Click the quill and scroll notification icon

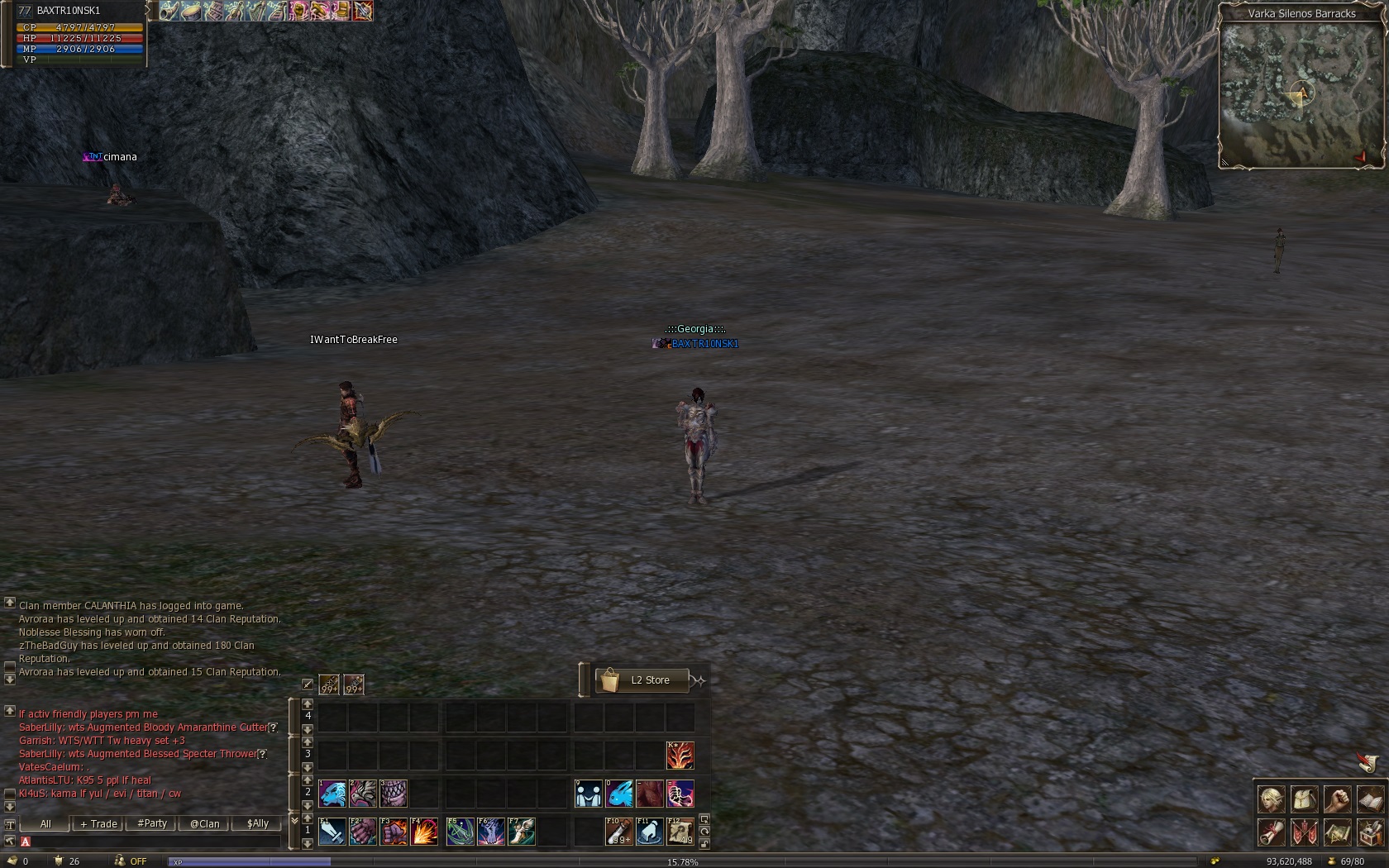(1368, 762)
